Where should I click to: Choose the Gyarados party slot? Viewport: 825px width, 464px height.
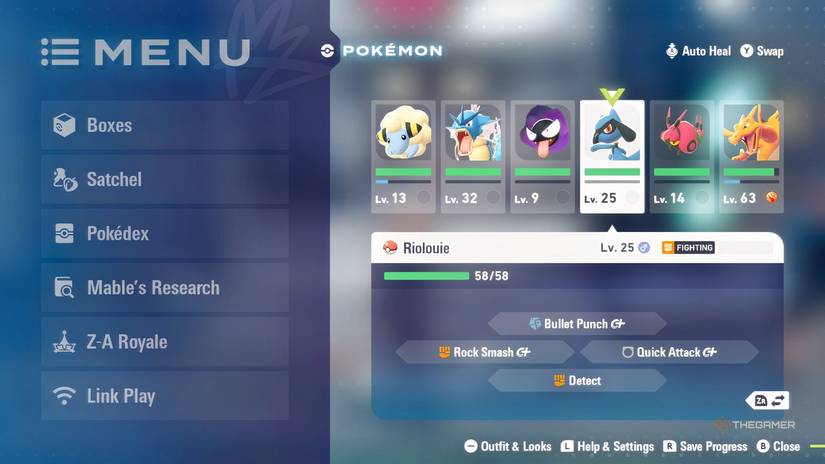pyautogui.click(x=473, y=156)
